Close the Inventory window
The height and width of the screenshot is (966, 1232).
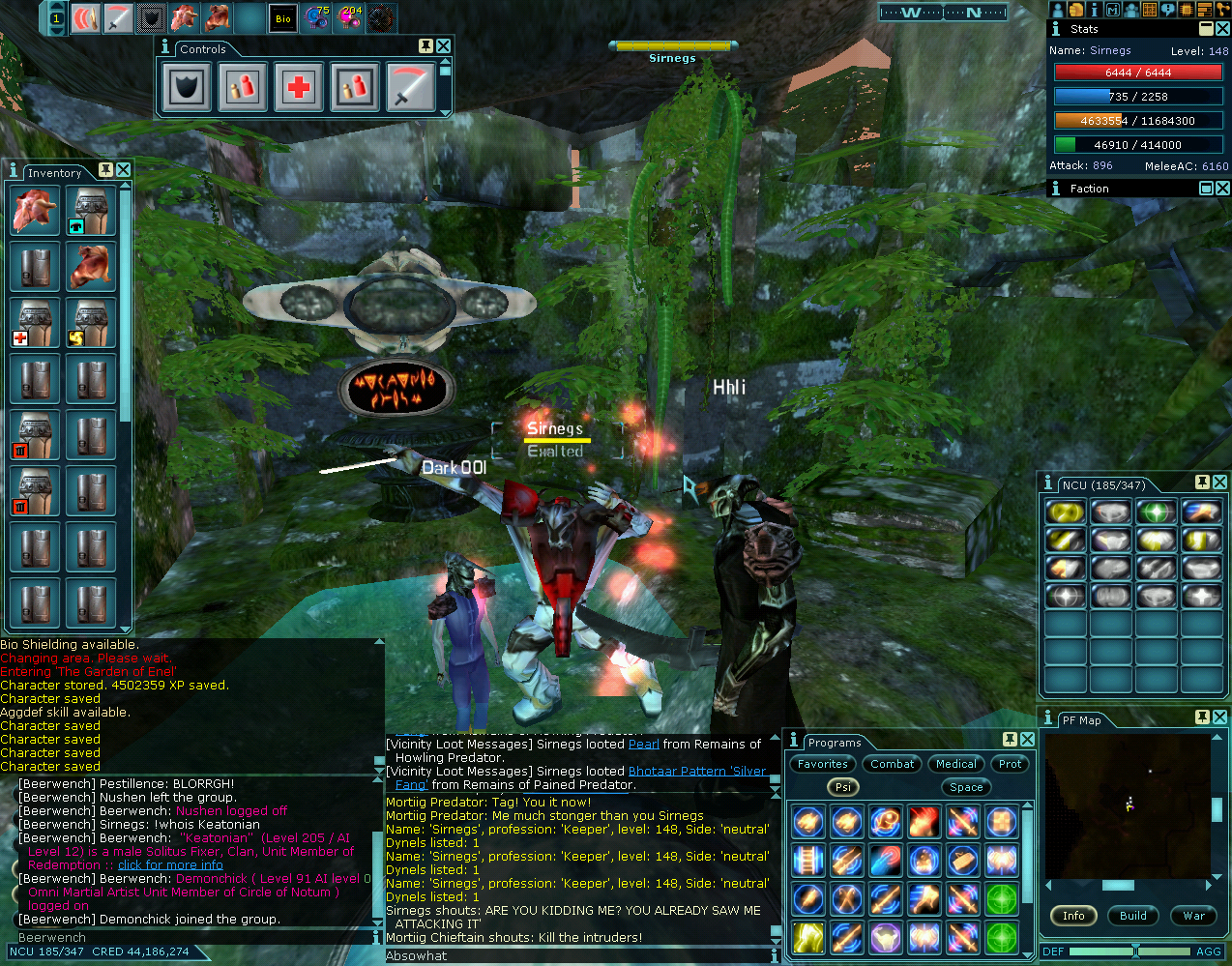(x=123, y=170)
